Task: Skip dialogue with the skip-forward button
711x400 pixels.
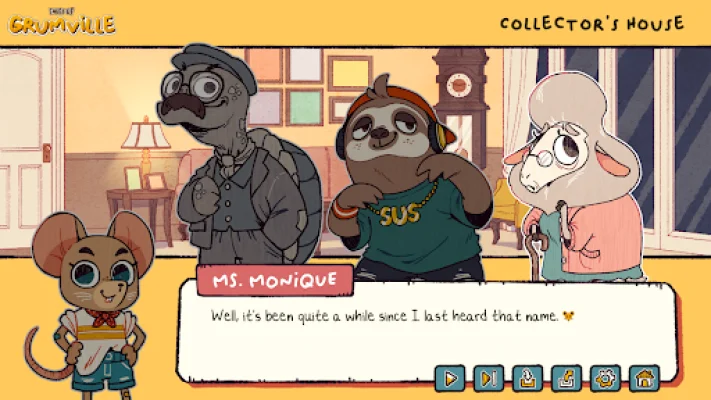Action: [488, 379]
